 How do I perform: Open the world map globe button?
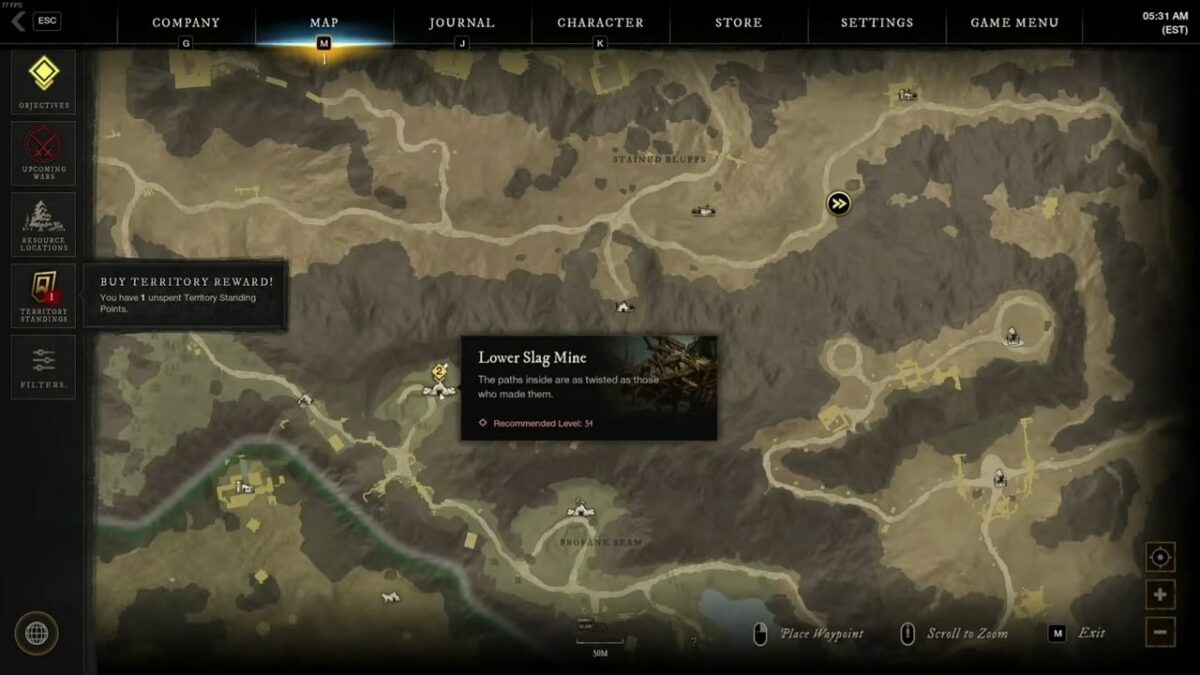coord(36,633)
